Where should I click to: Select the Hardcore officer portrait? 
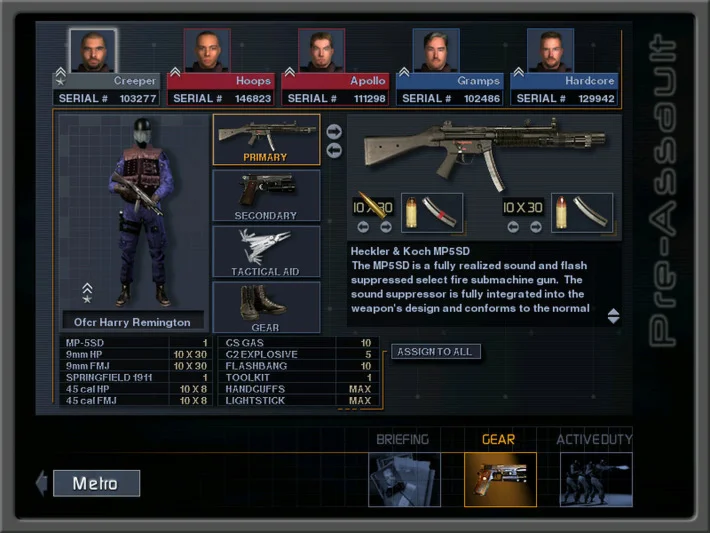[550, 50]
